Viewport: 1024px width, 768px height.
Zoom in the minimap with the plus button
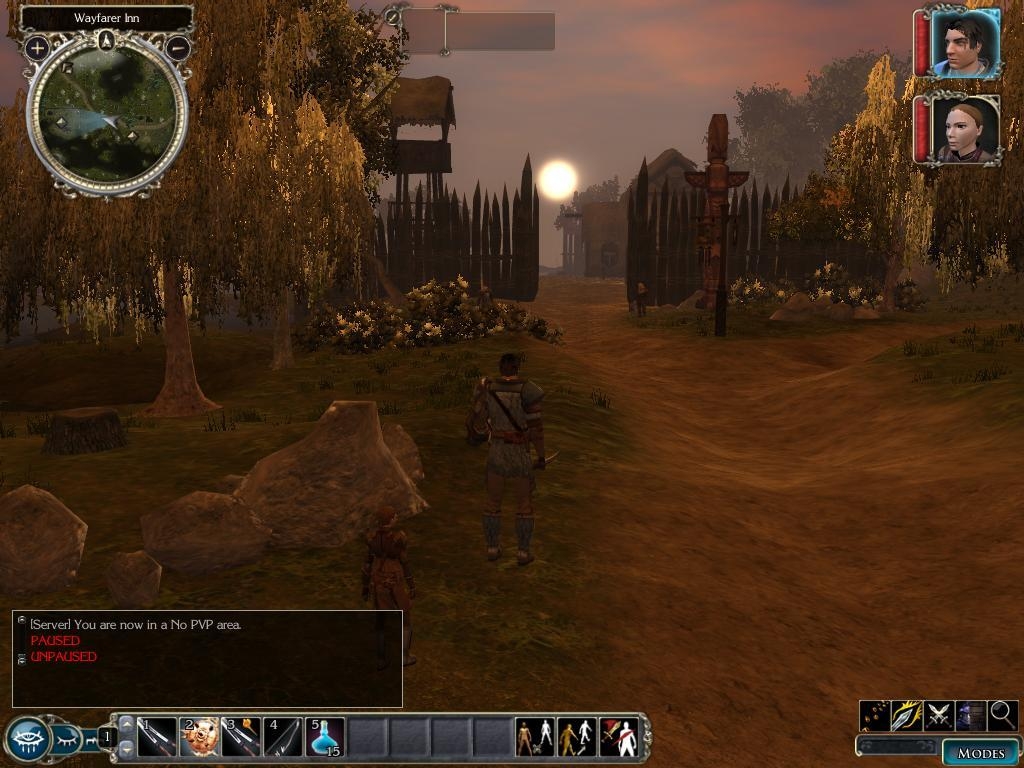click(x=37, y=47)
